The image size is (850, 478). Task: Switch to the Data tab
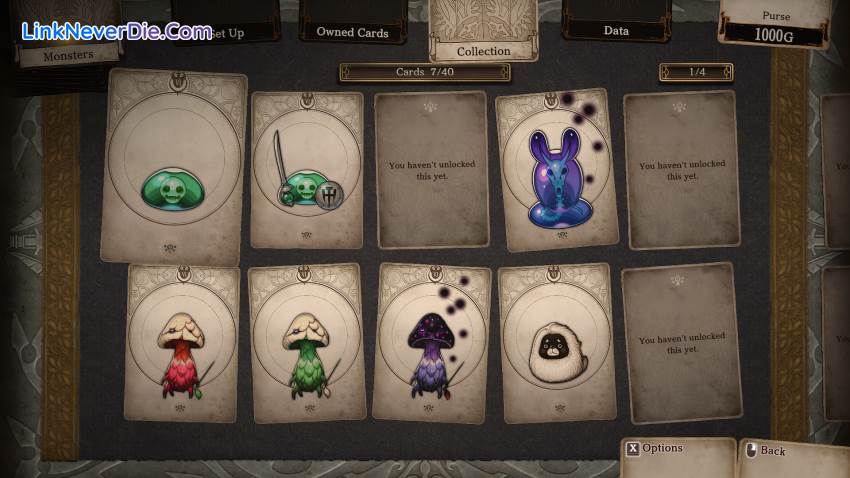coord(616,30)
